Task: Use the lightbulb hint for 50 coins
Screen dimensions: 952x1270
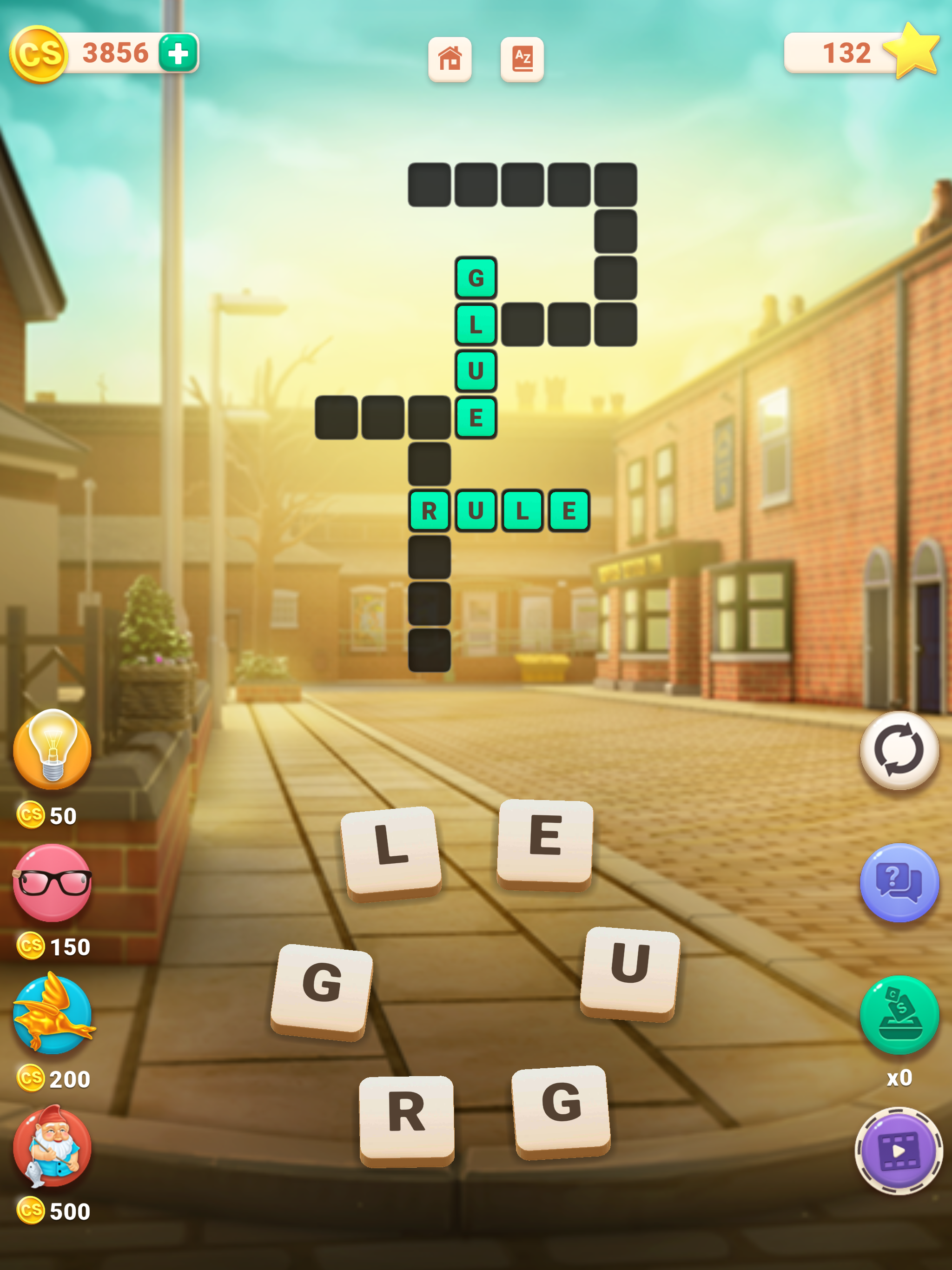Action: point(52,749)
